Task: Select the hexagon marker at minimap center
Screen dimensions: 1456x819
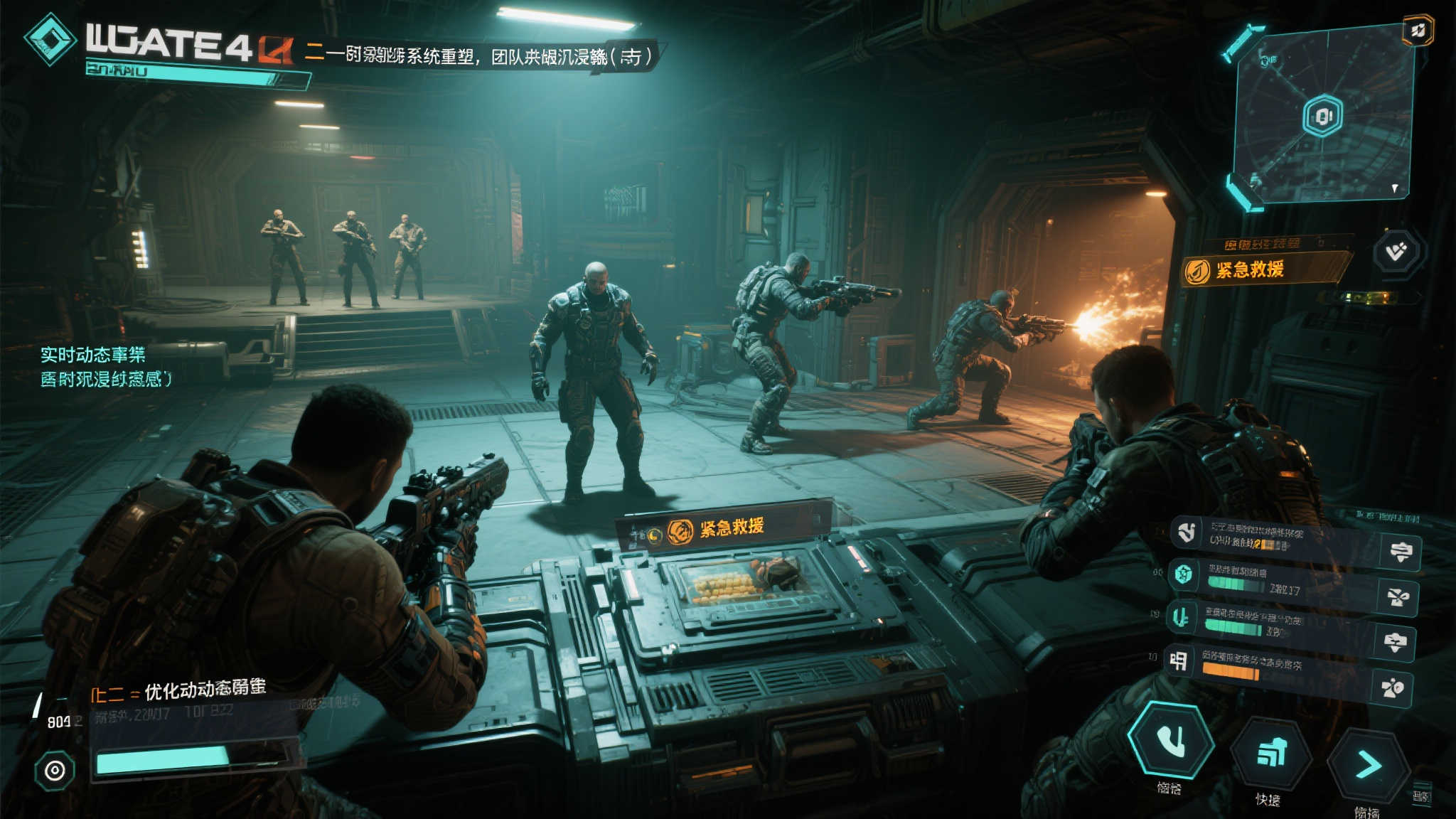Action: pos(1322,116)
